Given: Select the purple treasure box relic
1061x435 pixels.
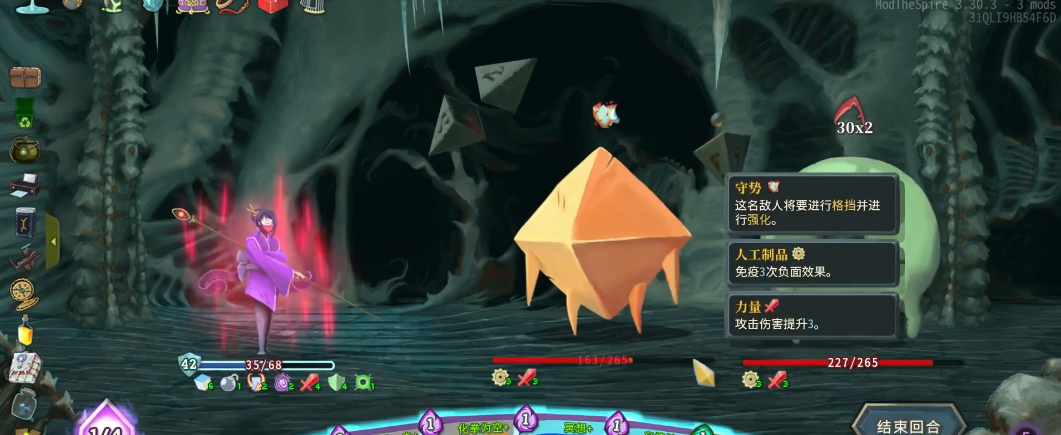Looking at the screenshot, I should coord(191,6).
